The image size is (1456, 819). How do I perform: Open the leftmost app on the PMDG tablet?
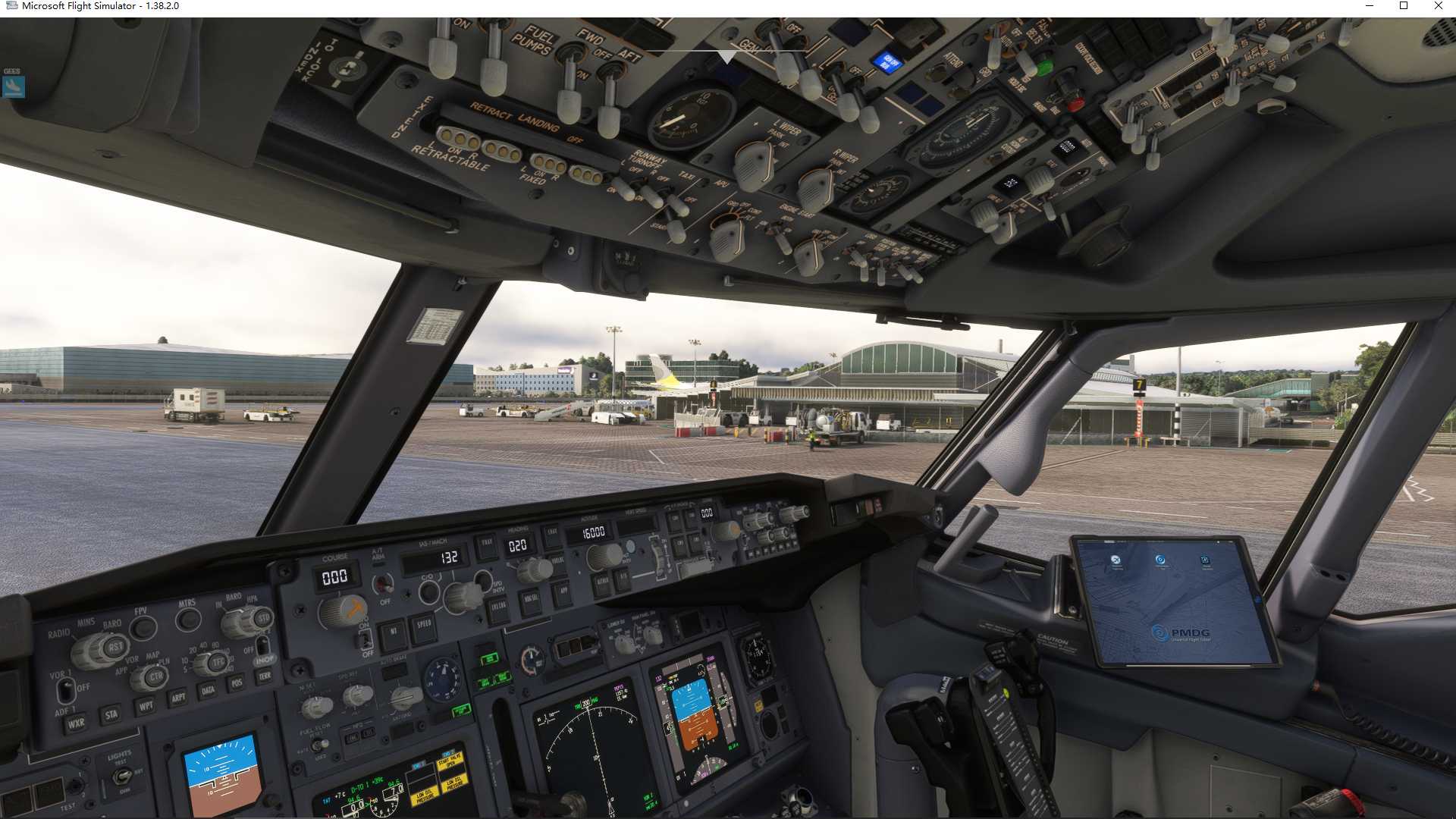click(x=1116, y=560)
